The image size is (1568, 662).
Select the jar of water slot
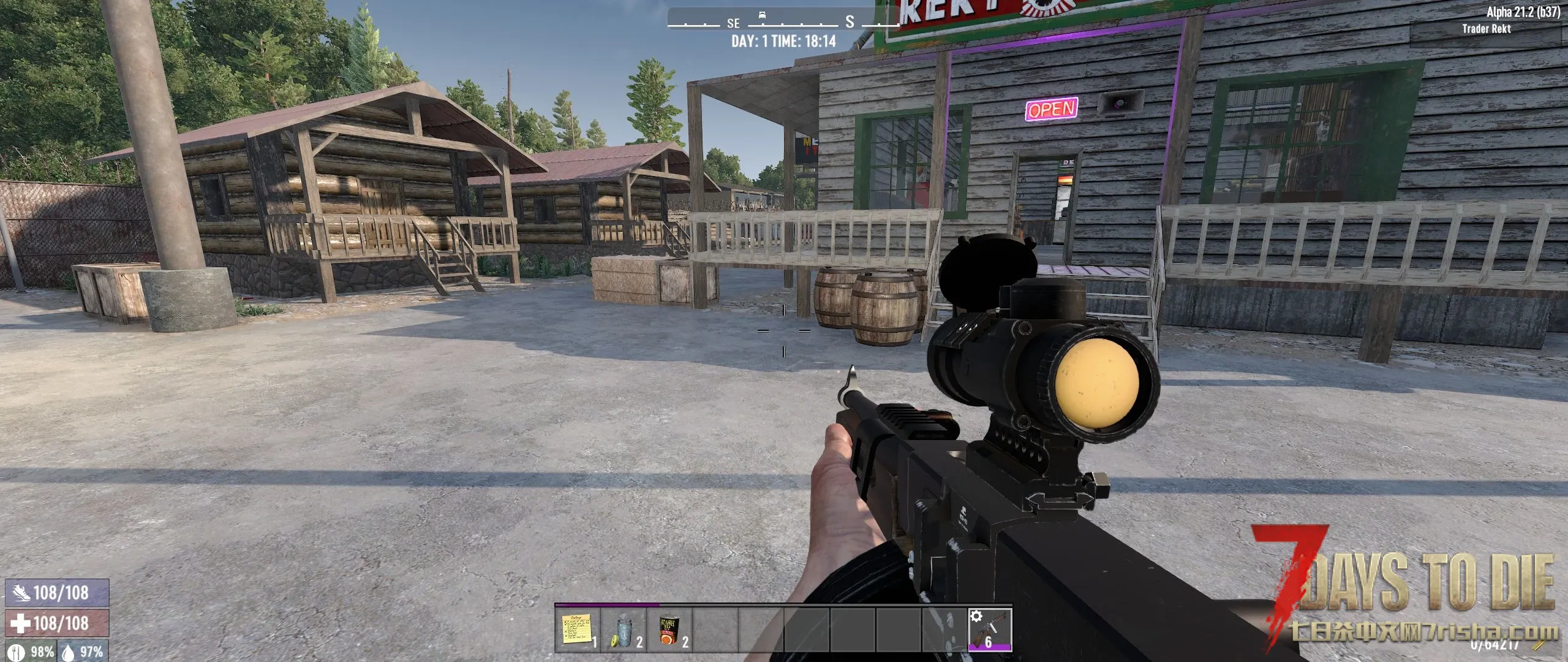tap(624, 630)
